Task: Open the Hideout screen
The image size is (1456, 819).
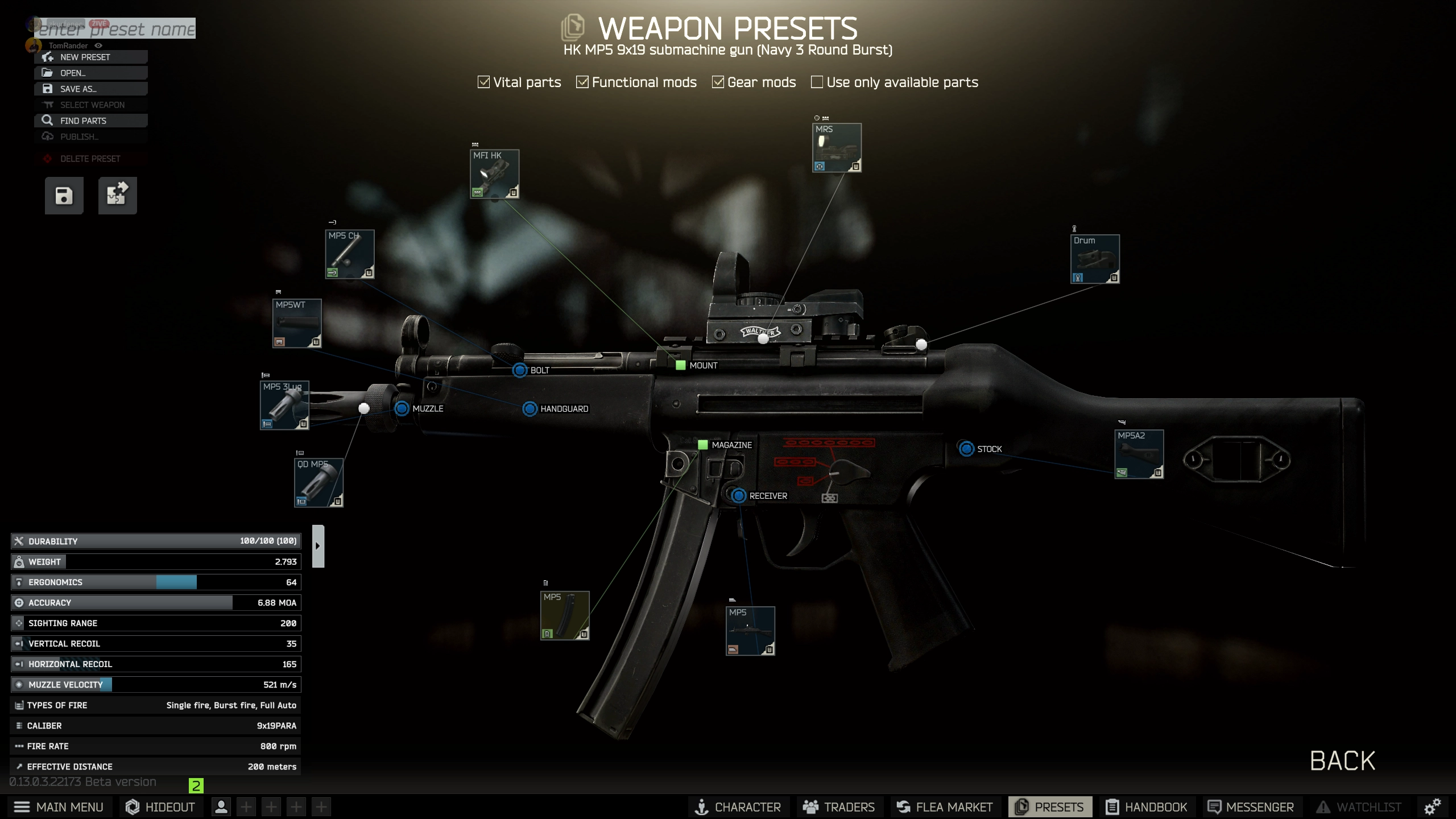Action: [160, 807]
